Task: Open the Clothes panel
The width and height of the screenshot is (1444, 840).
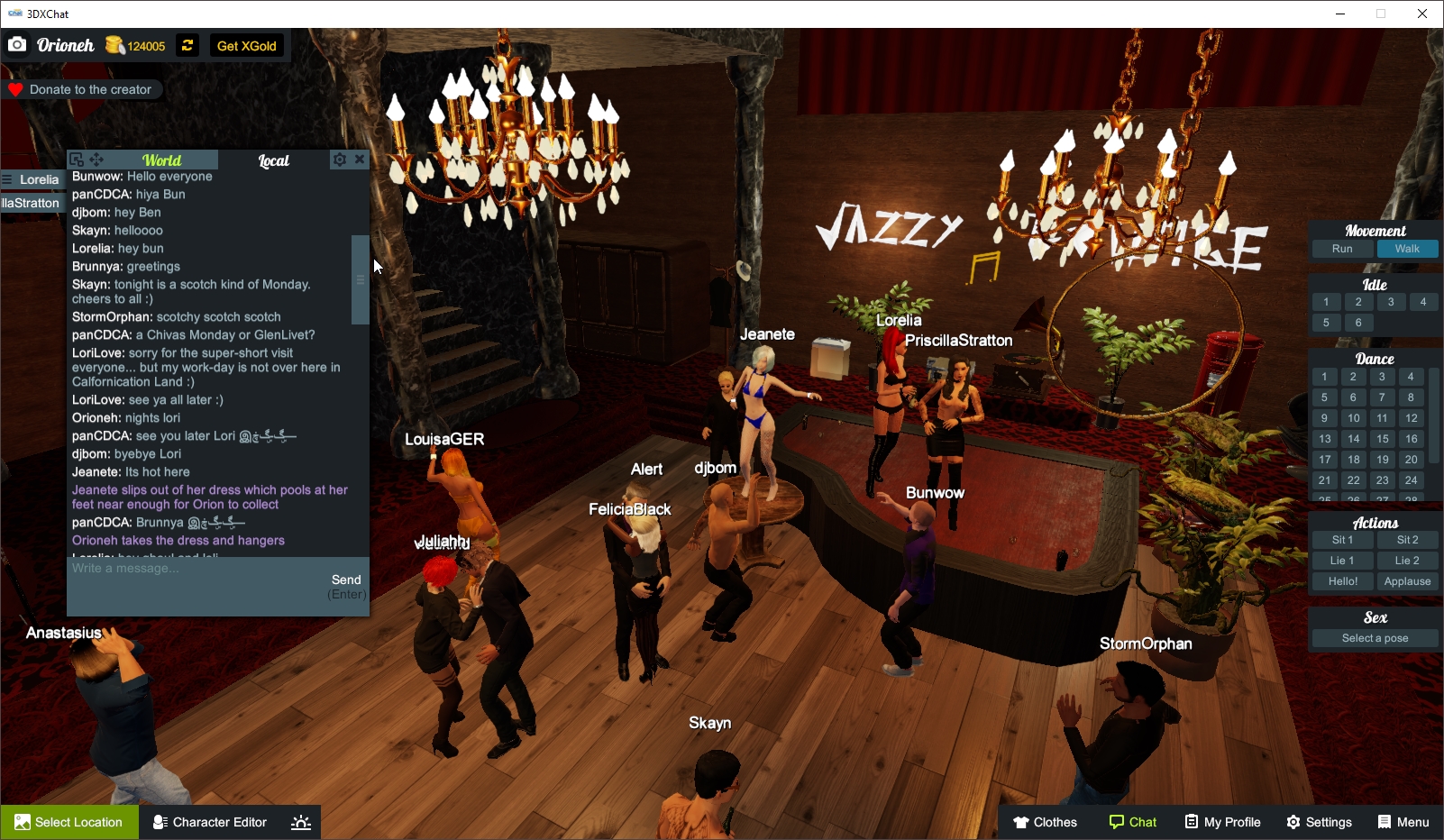Action: 1045,822
